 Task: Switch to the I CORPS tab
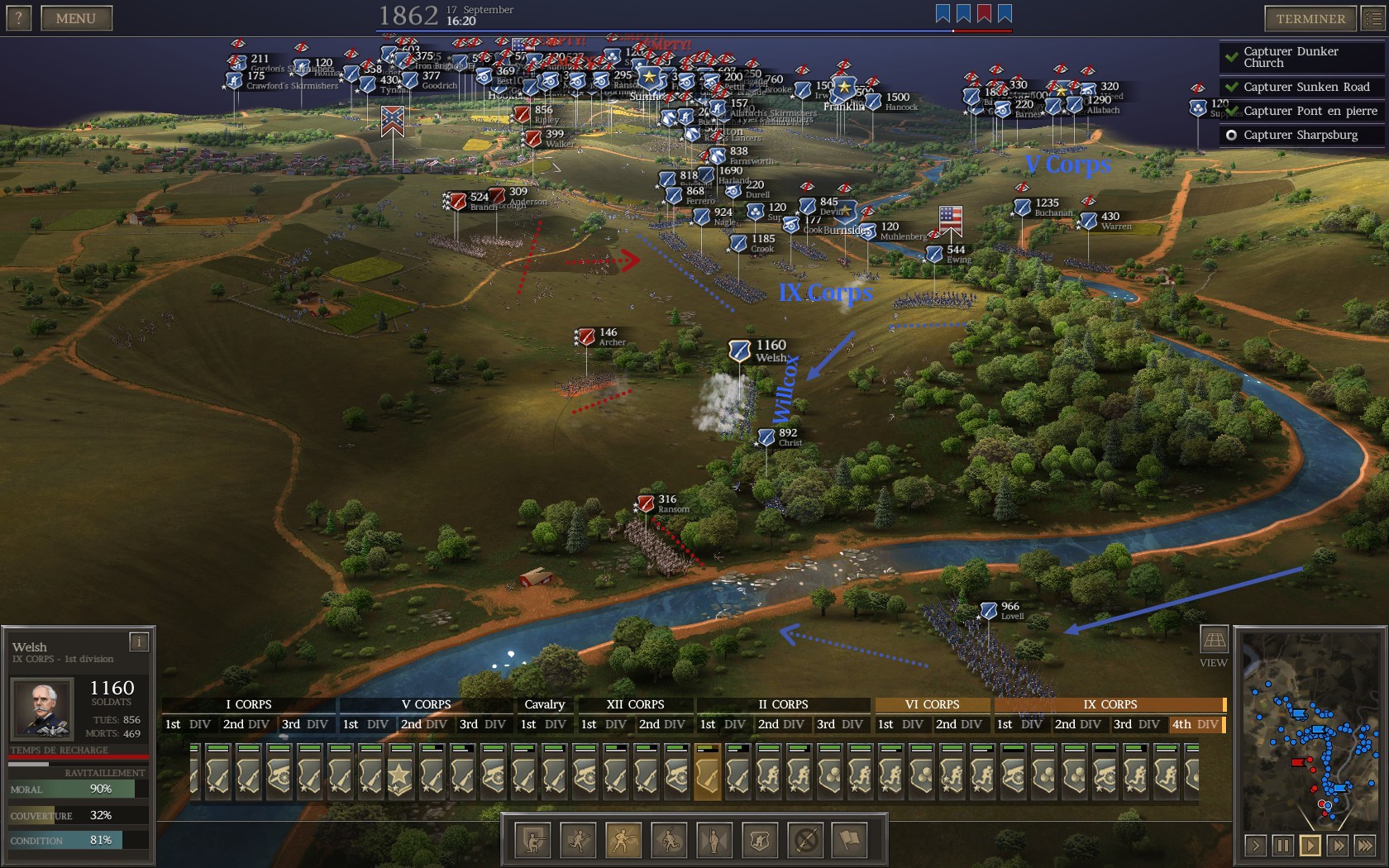pos(248,704)
